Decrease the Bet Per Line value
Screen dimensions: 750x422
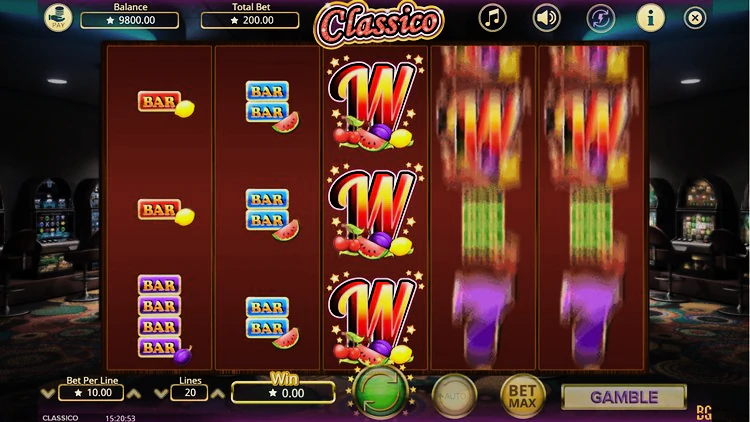pyautogui.click(x=50, y=394)
